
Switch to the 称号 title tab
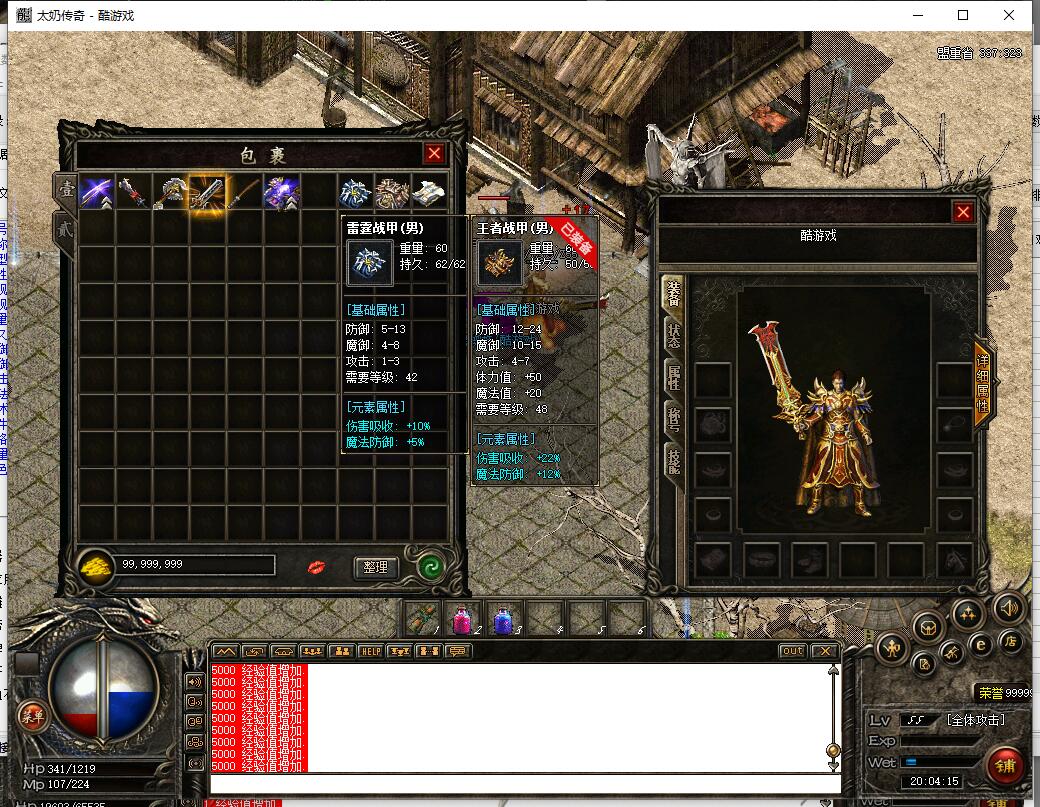(673, 417)
